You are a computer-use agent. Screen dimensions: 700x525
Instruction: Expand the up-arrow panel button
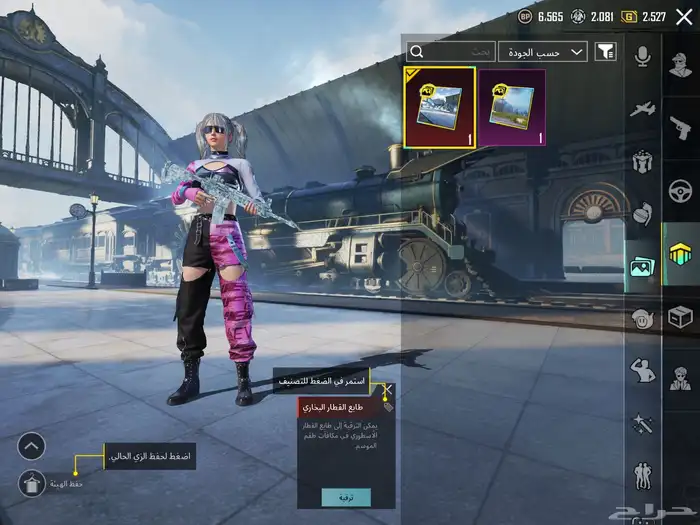(x=31, y=446)
